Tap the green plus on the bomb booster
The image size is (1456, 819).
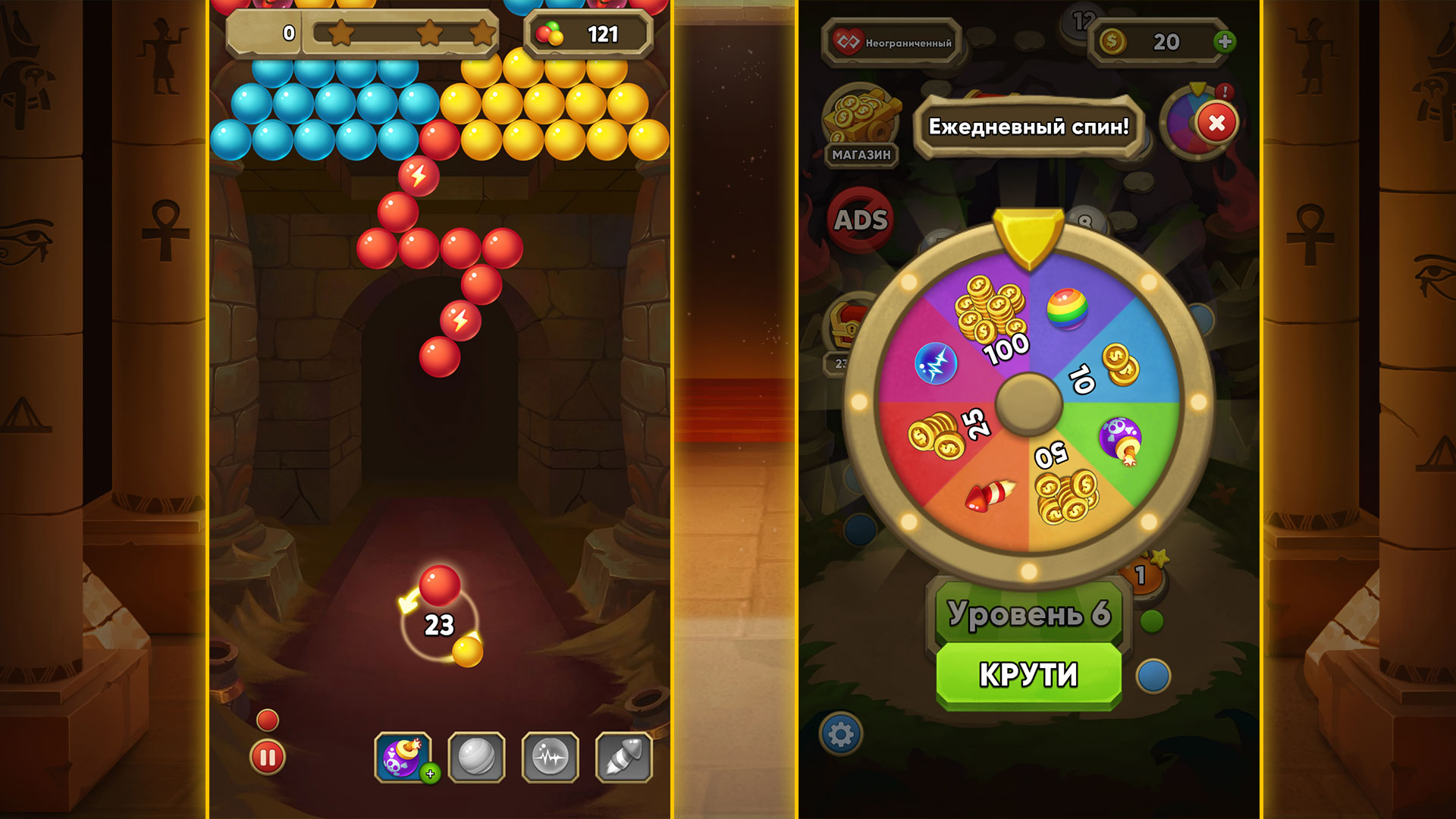point(430,774)
